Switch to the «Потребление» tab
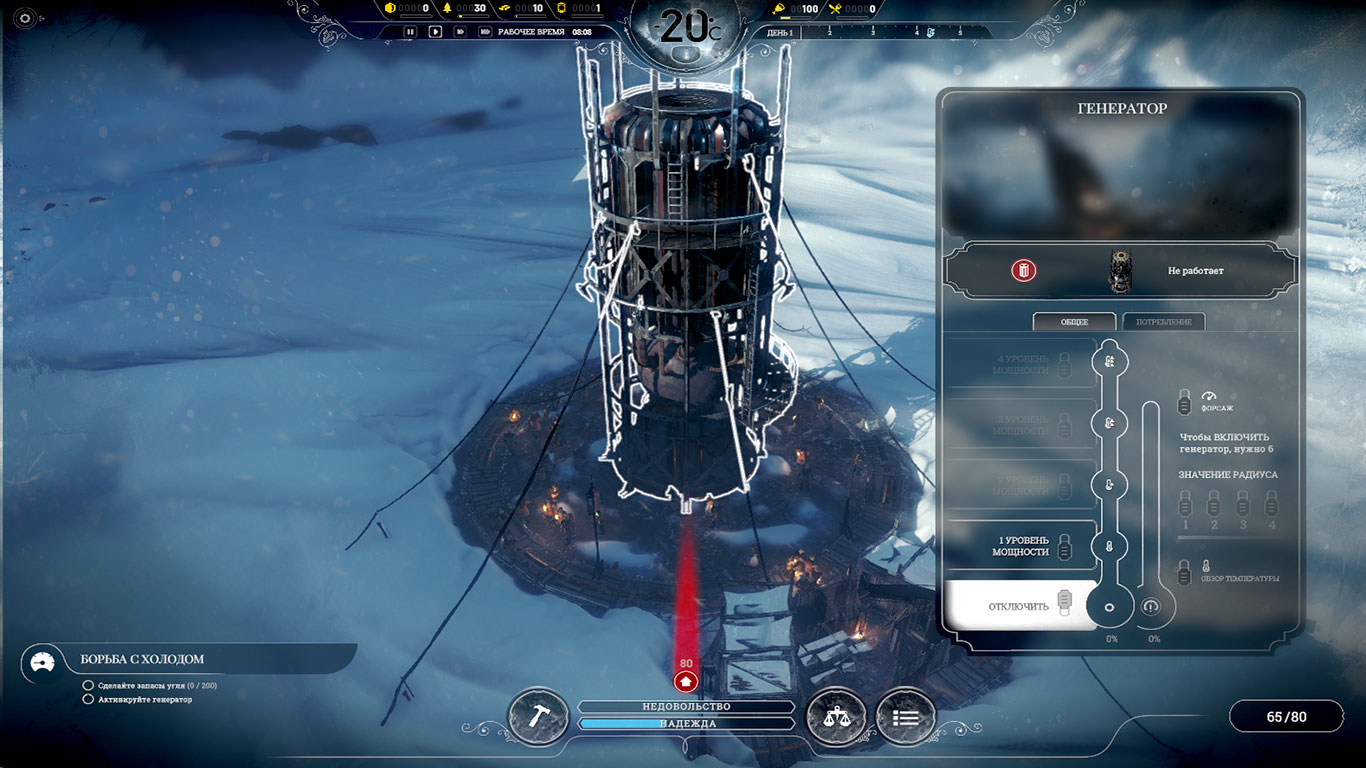The width and height of the screenshot is (1366, 768). tap(1164, 322)
